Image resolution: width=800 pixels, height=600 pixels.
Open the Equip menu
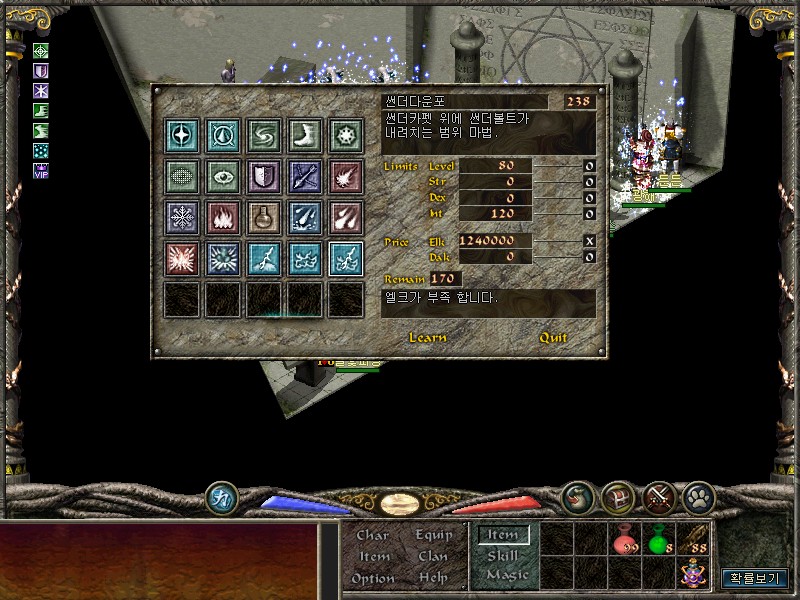coord(433,535)
